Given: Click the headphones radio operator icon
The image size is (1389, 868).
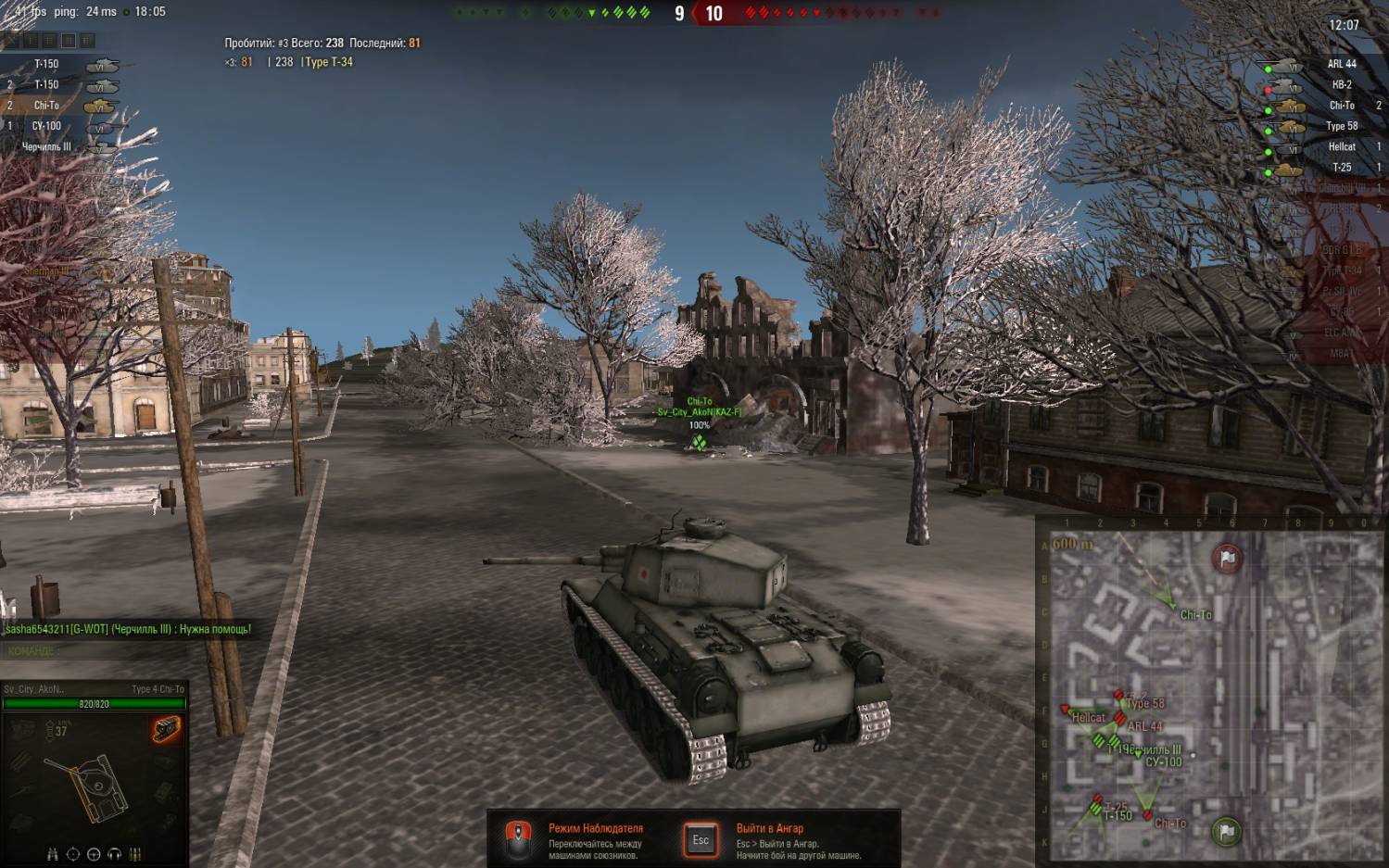Looking at the screenshot, I should [x=115, y=854].
